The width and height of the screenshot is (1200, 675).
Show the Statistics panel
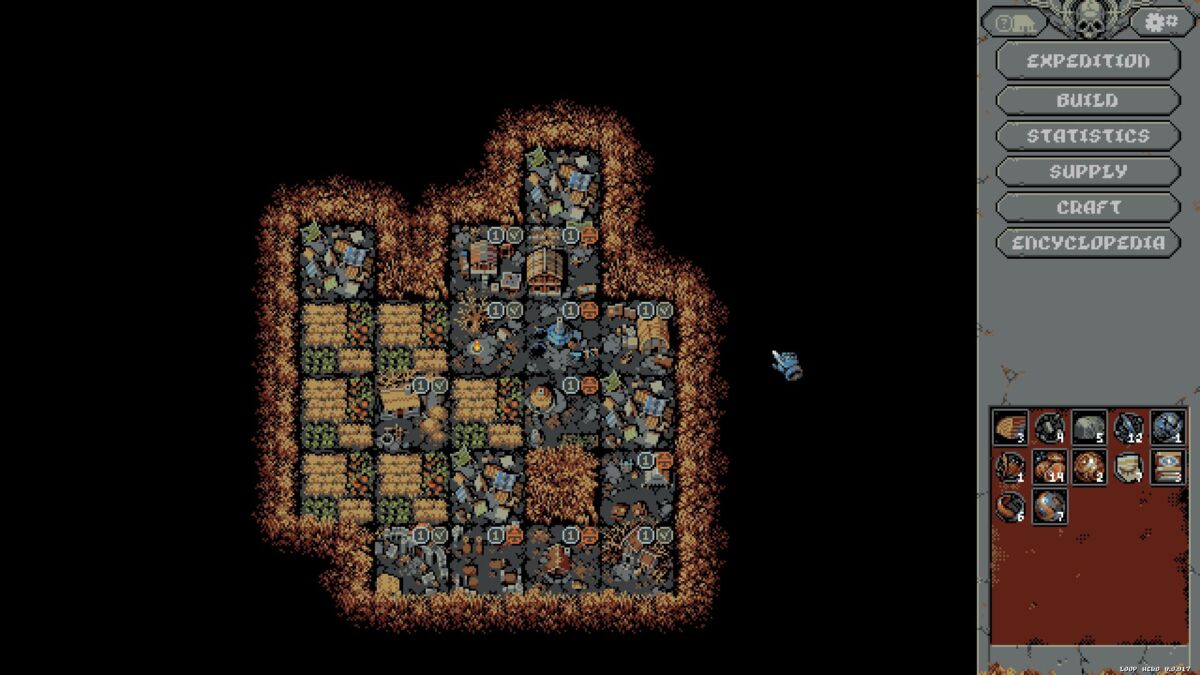[1088, 136]
